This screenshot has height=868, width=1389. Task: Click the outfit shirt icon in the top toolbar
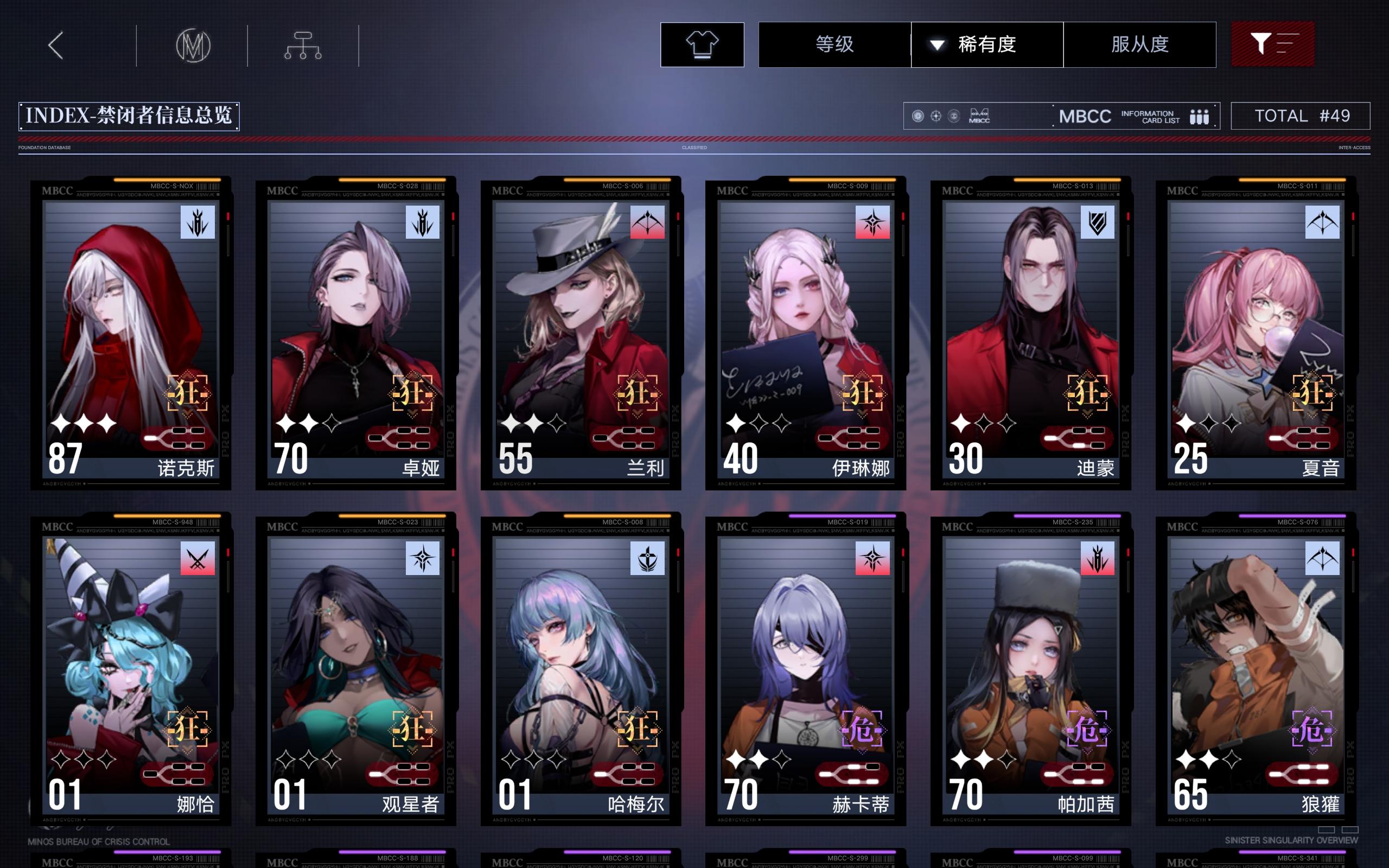pos(702,45)
